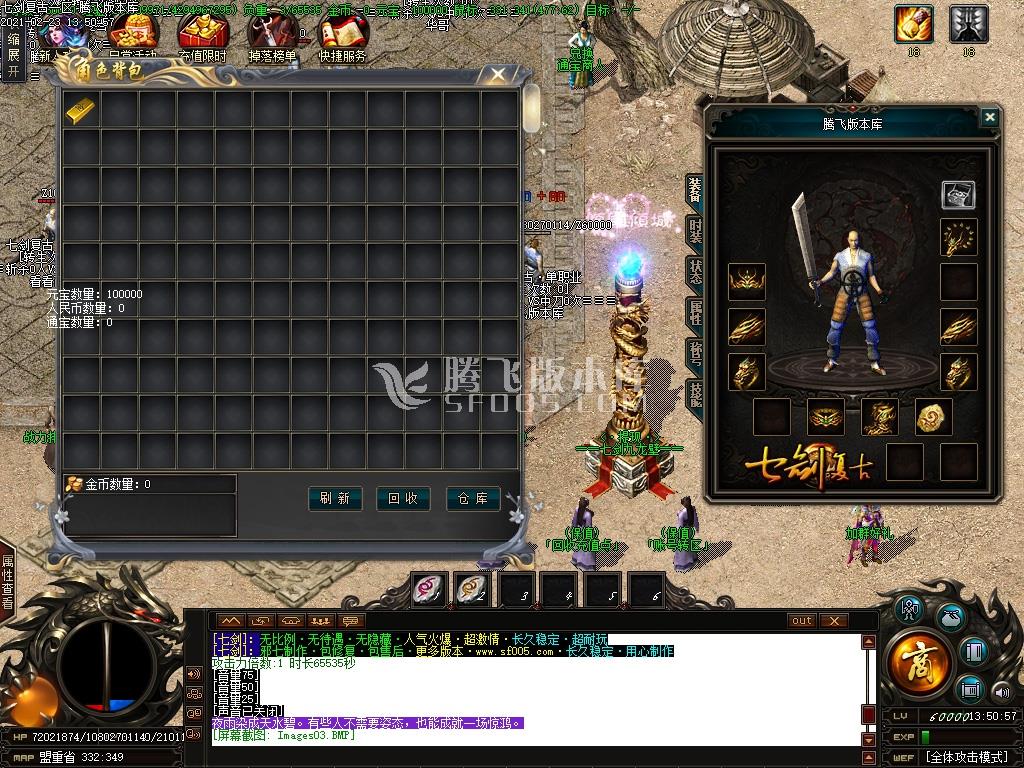
Task: Switch to the 属性 attributes tab
Action: pyautogui.click(x=695, y=314)
